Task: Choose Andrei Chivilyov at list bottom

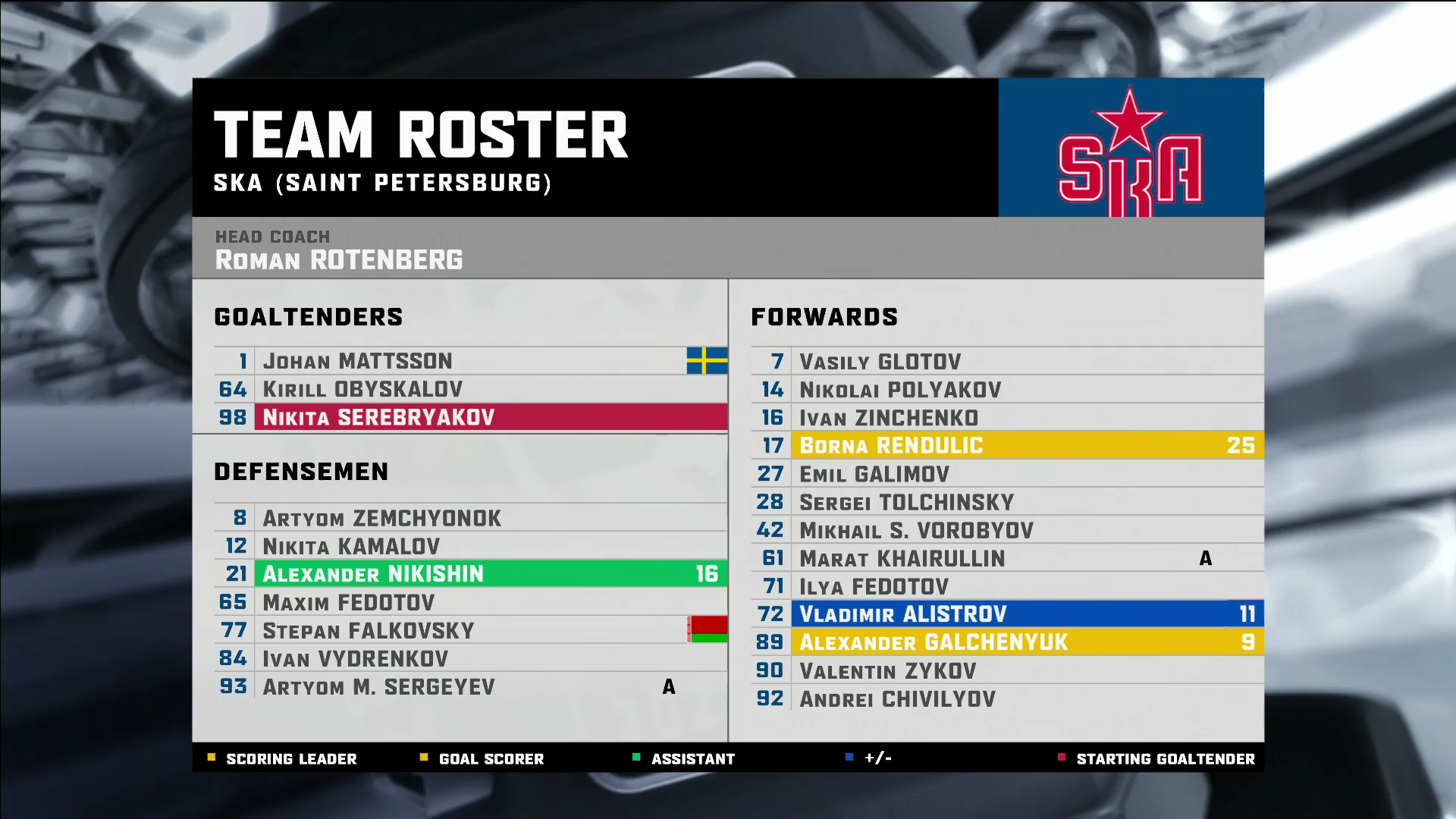Action: click(x=1007, y=698)
